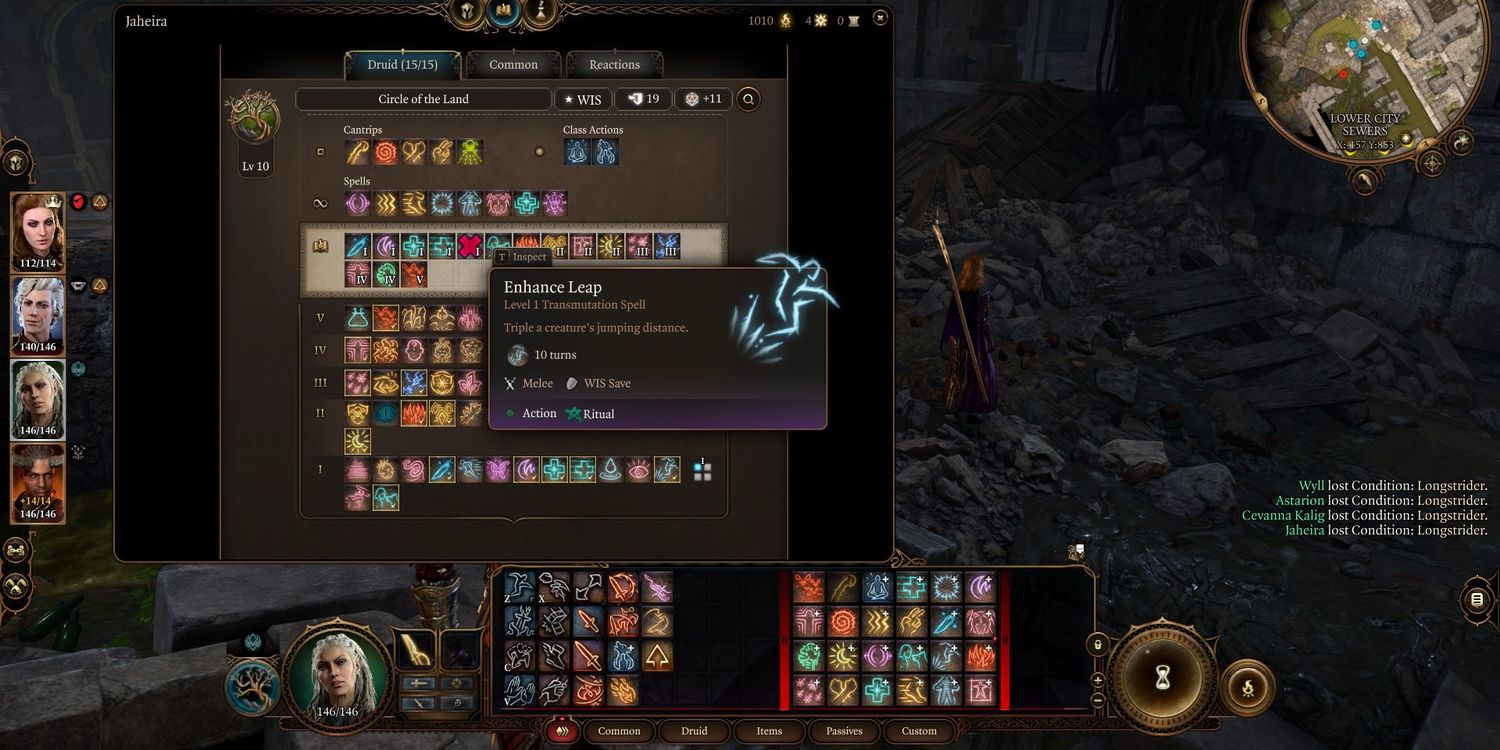Select the horned Wyll party portrait
The width and height of the screenshot is (1500, 750).
click(38, 482)
